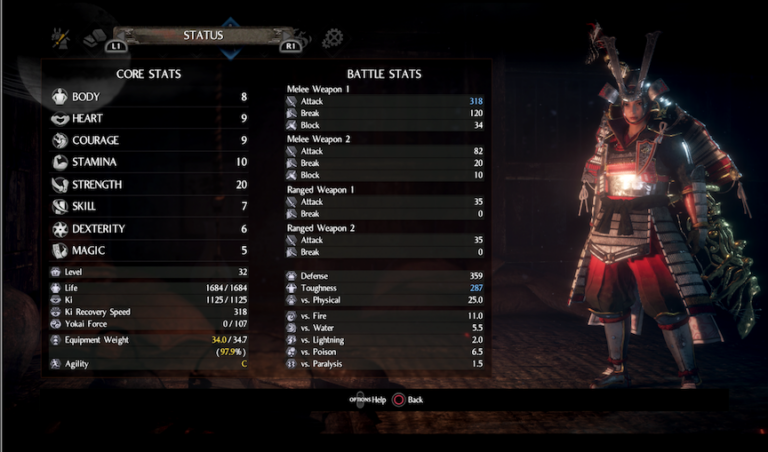Go Back from the status screen
Screen dimensions: 768x452
click(x=408, y=400)
